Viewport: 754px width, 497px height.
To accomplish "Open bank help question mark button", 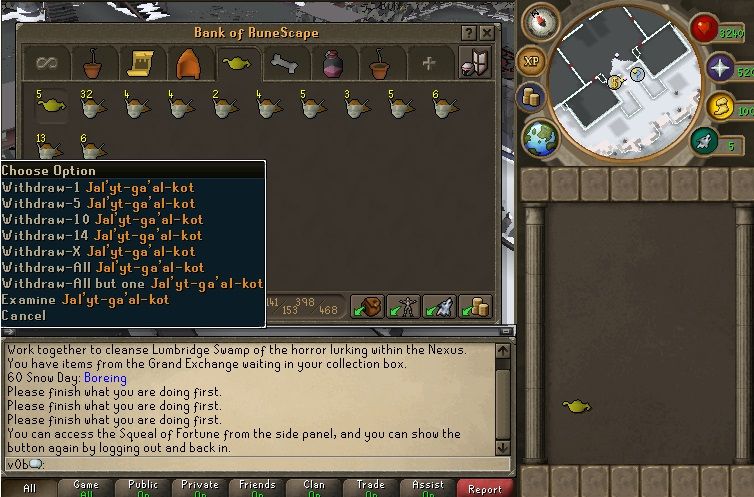I will (x=468, y=33).
